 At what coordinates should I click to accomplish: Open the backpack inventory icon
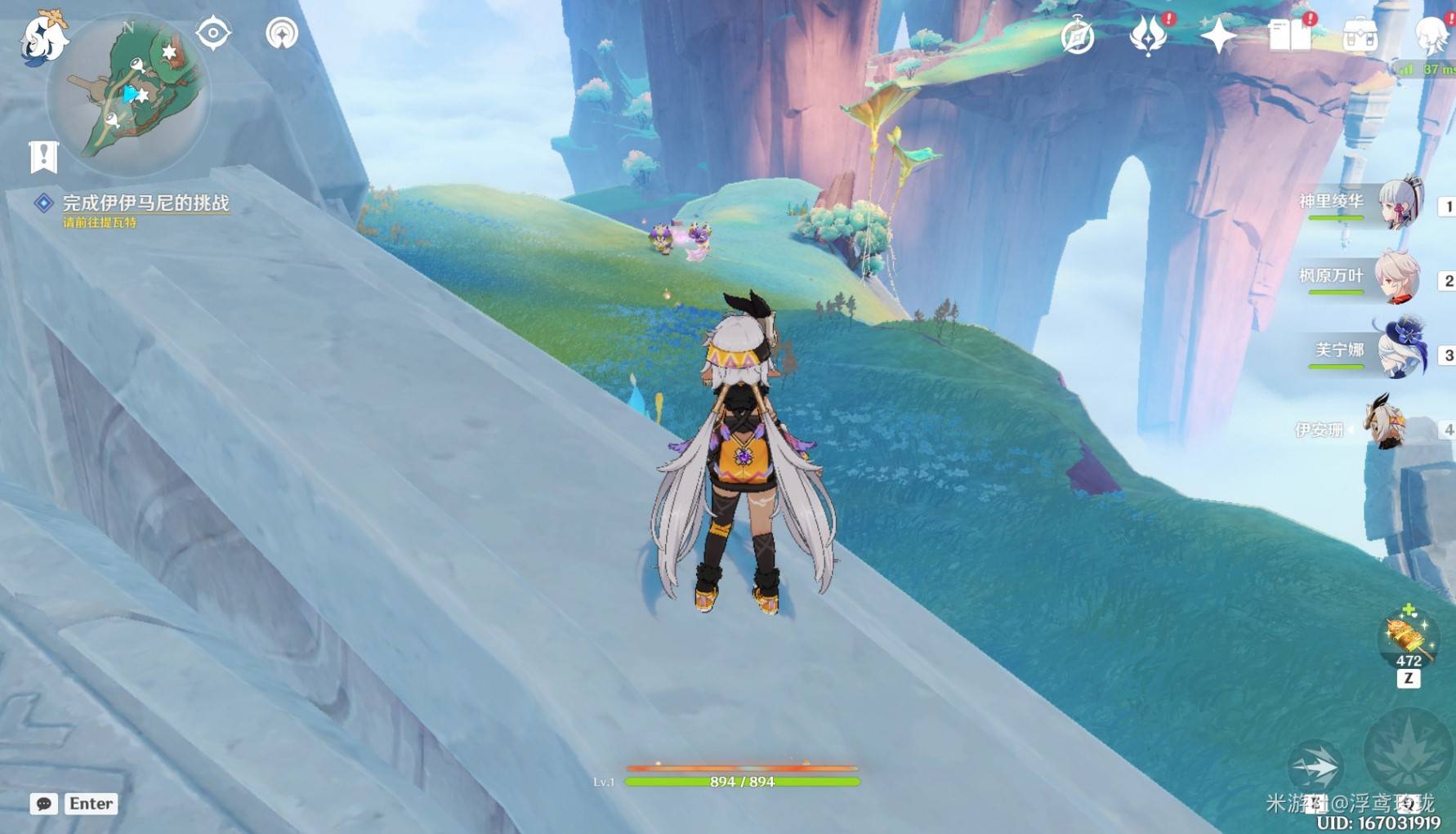(x=1360, y=36)
